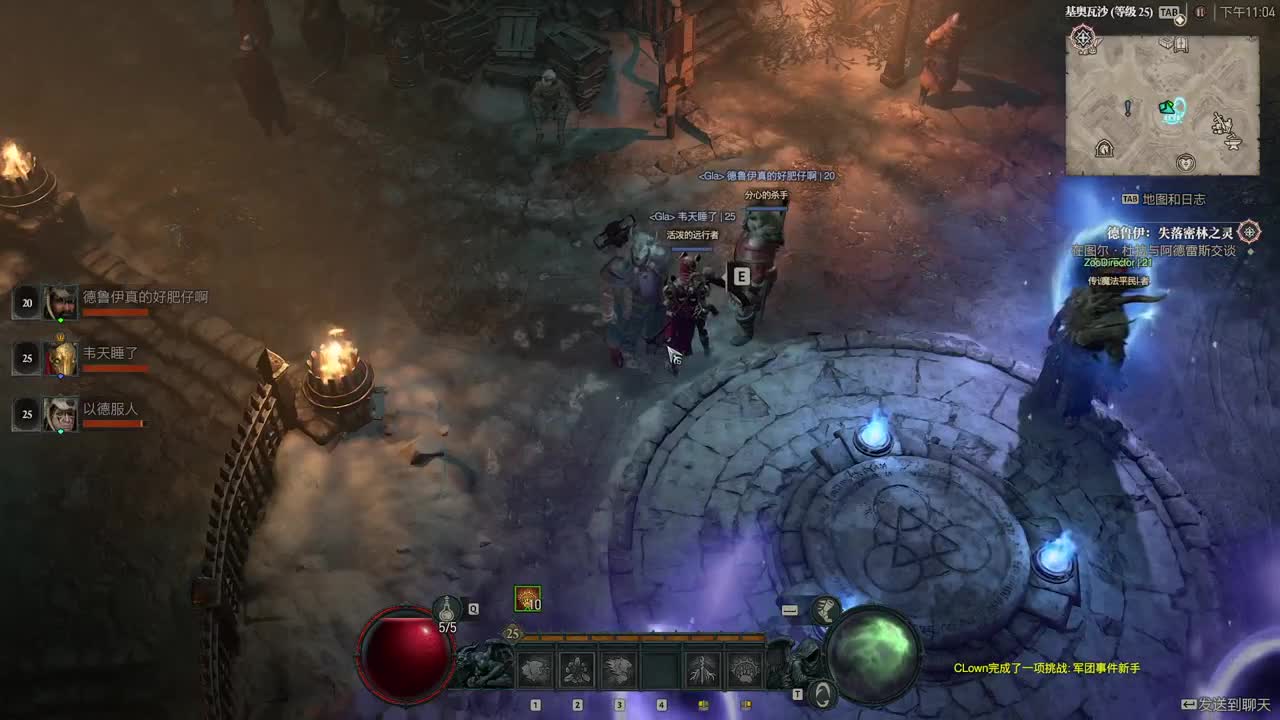Use the lightning storm skill icon
Image resolution: width=1280 pixels, height=720 pixels.
tap(703, 669)
